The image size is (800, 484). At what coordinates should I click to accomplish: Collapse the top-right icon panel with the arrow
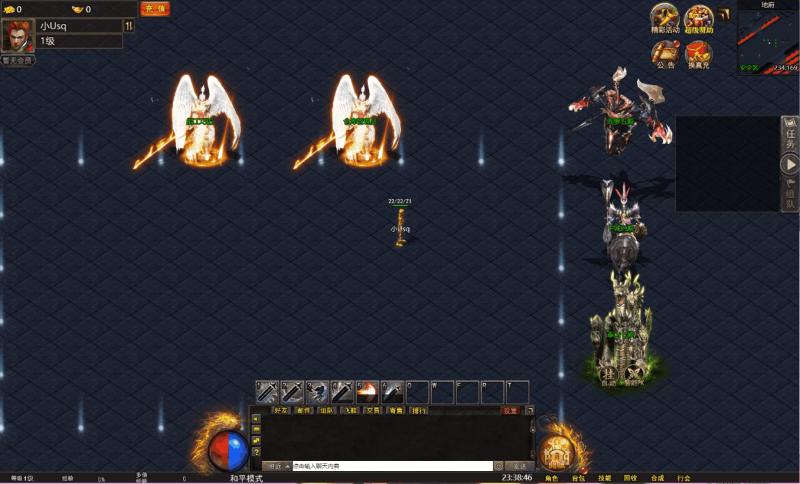point(724,14)
